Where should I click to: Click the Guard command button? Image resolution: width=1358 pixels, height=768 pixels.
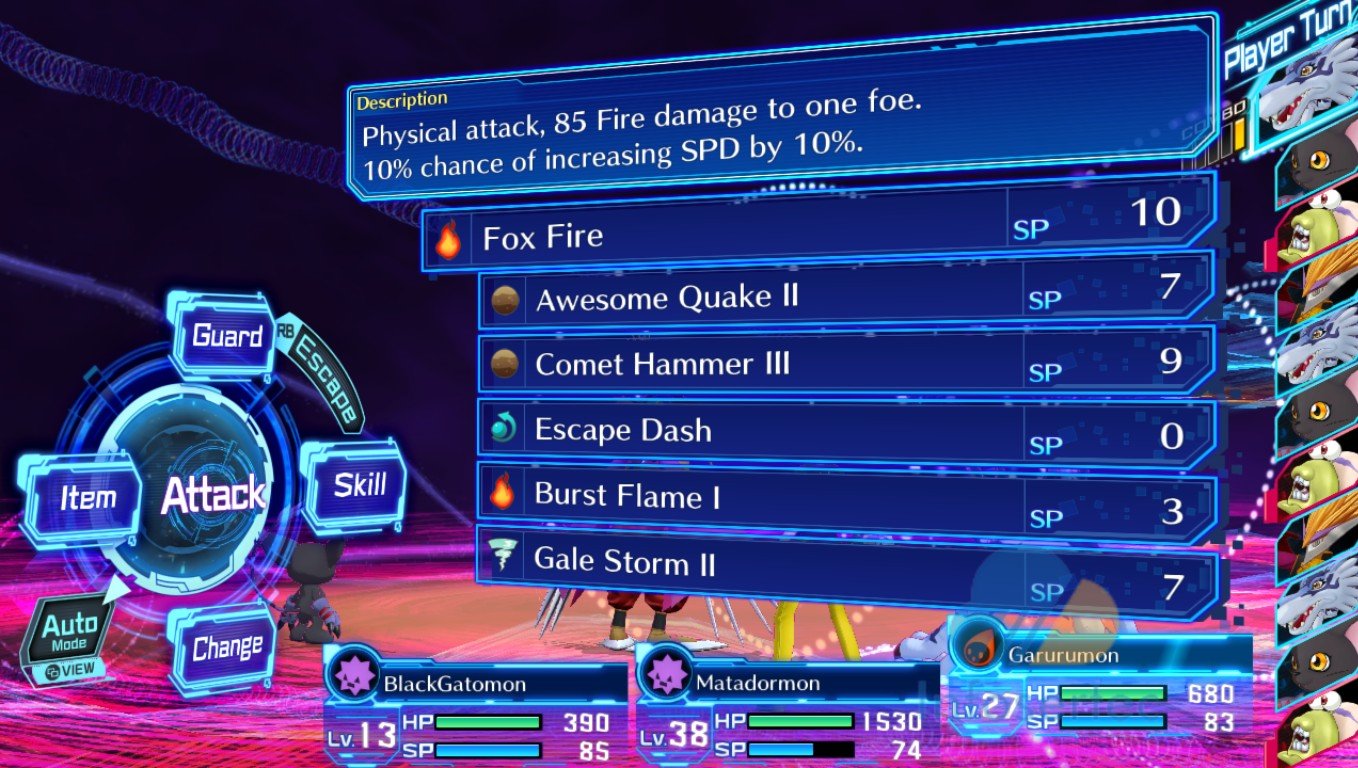point(227,337)
